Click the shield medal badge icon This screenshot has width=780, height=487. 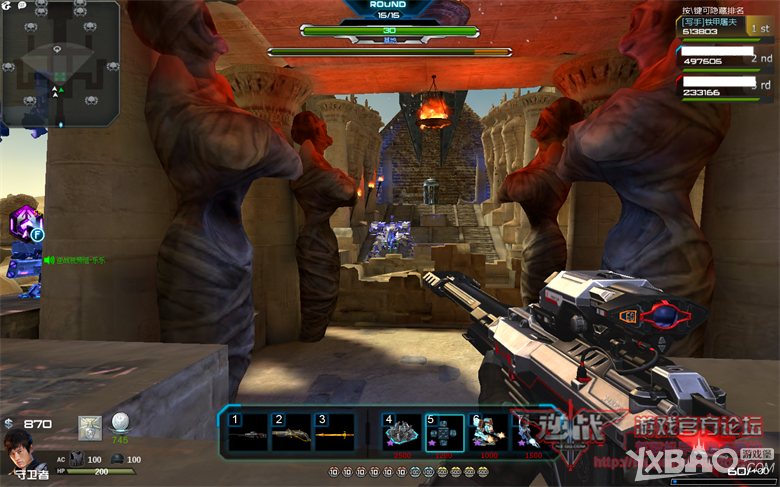pyautogui.click(x=90, y=428)
